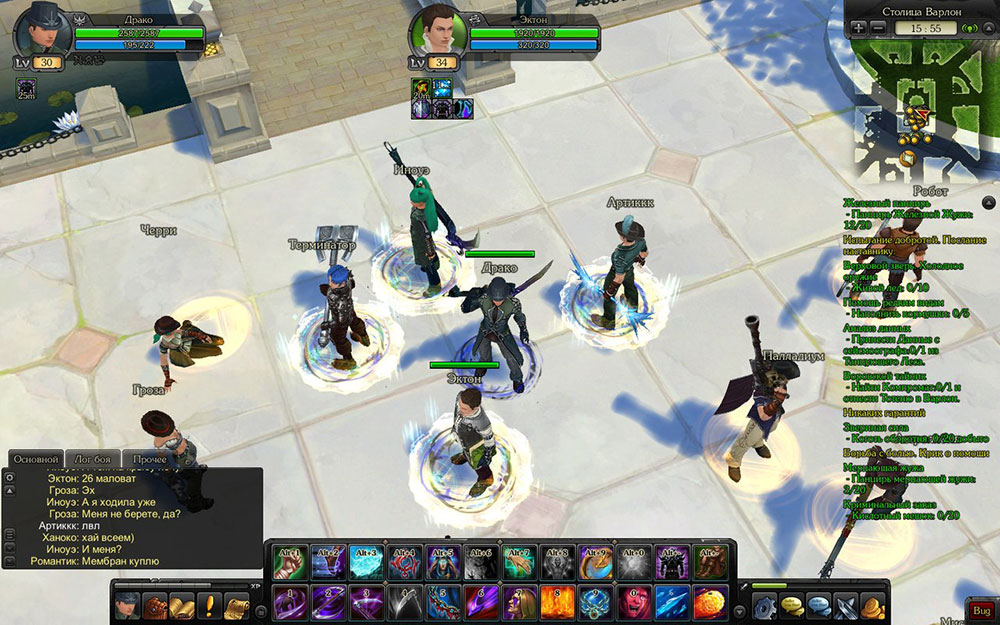Zoom in the minimap with plus button
1000x625 pixels.
click(x=859, y=28)
